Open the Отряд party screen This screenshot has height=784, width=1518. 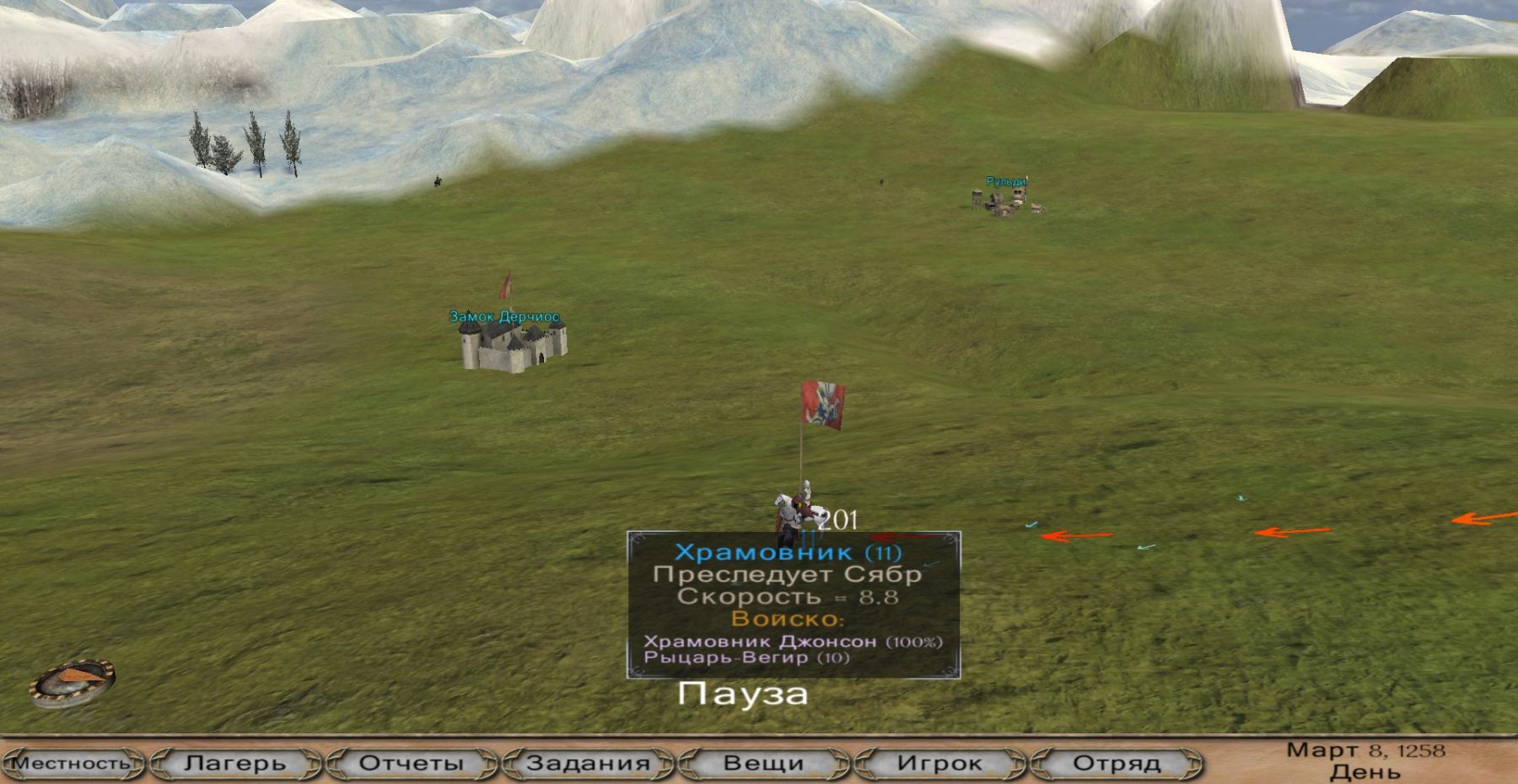pyautogui.click(x=1116, y=764)
